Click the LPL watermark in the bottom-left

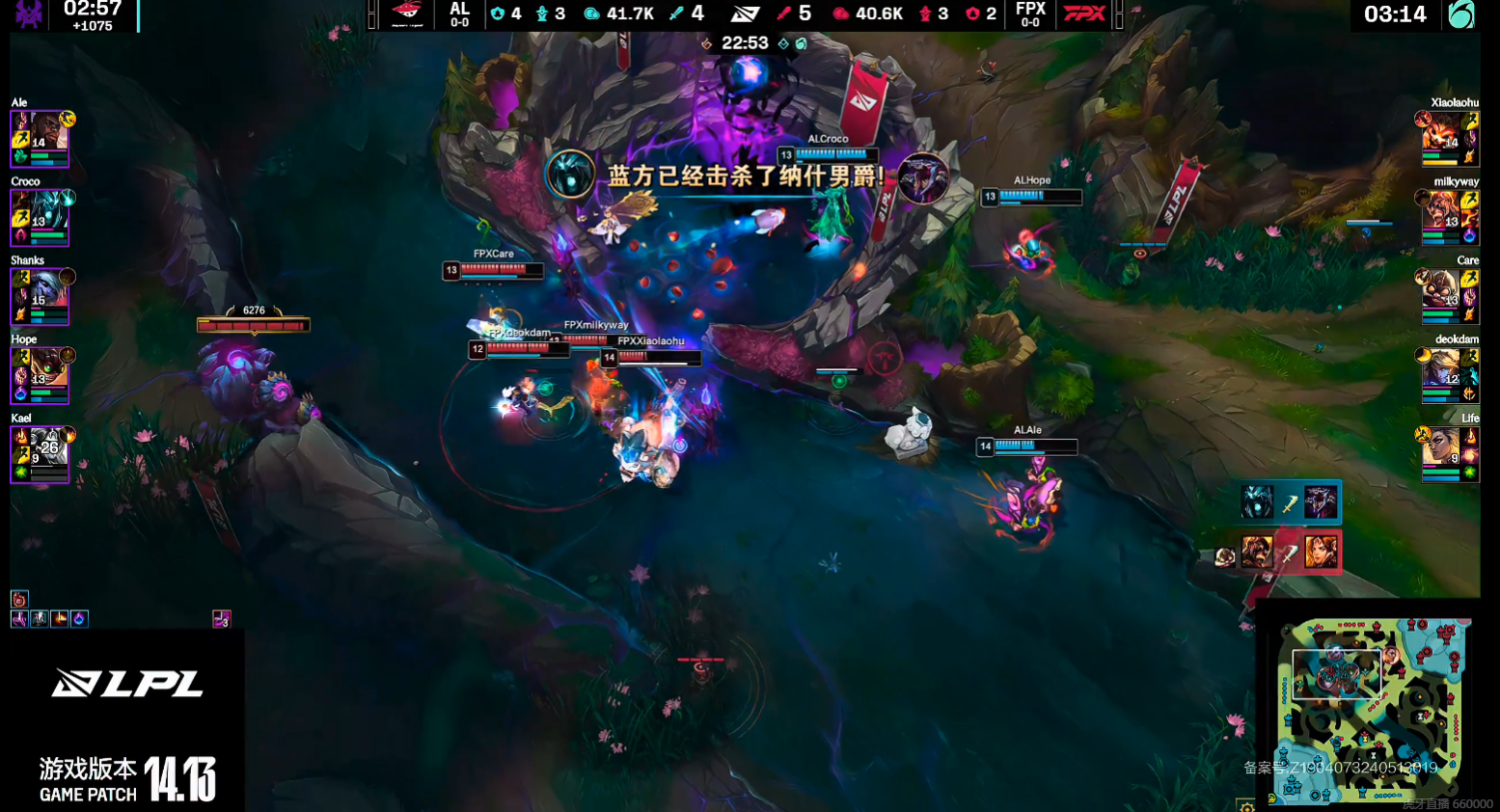click(x=125, y=685)
